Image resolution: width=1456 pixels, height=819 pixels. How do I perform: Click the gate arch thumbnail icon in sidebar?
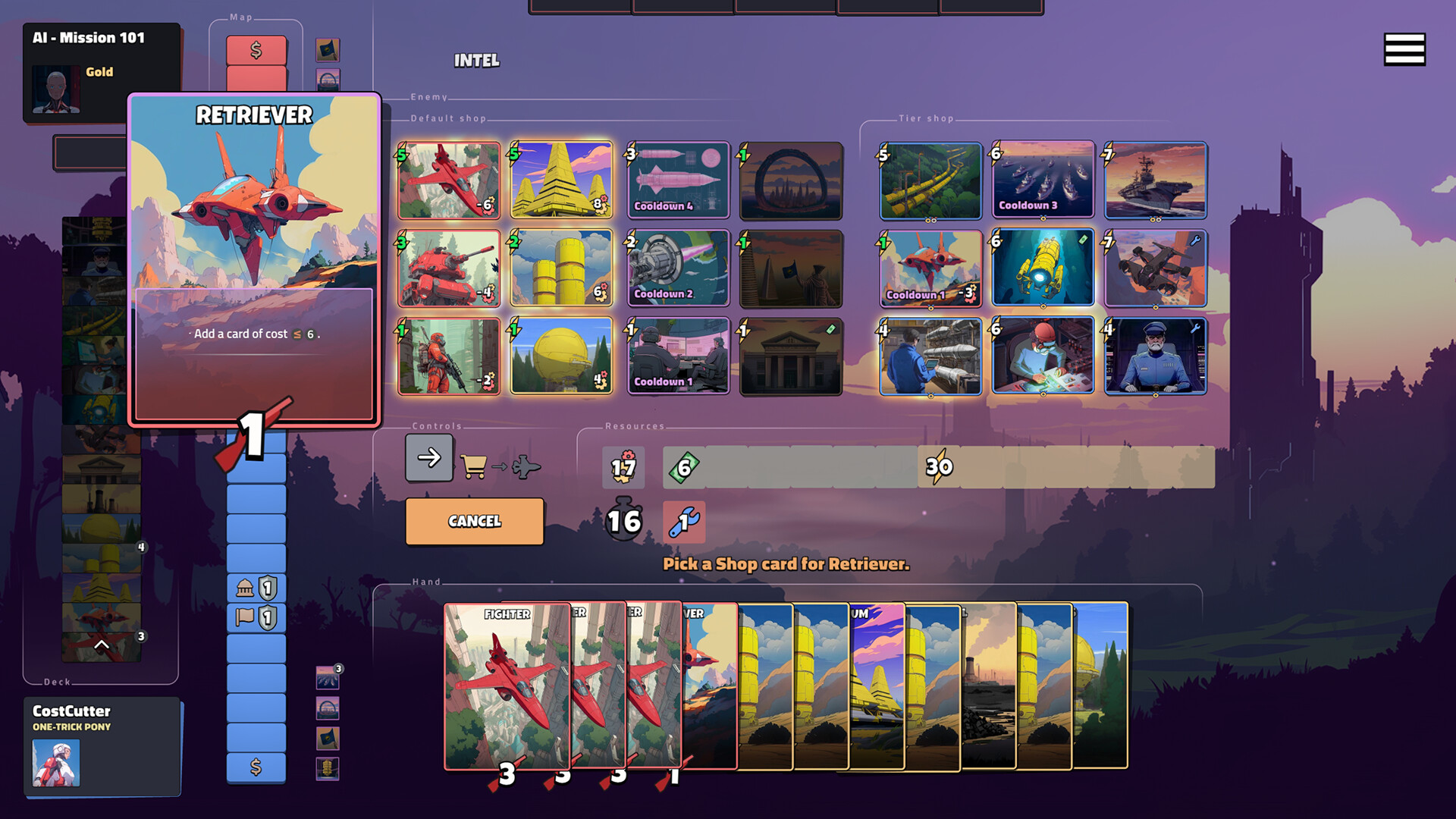(328, 708)
